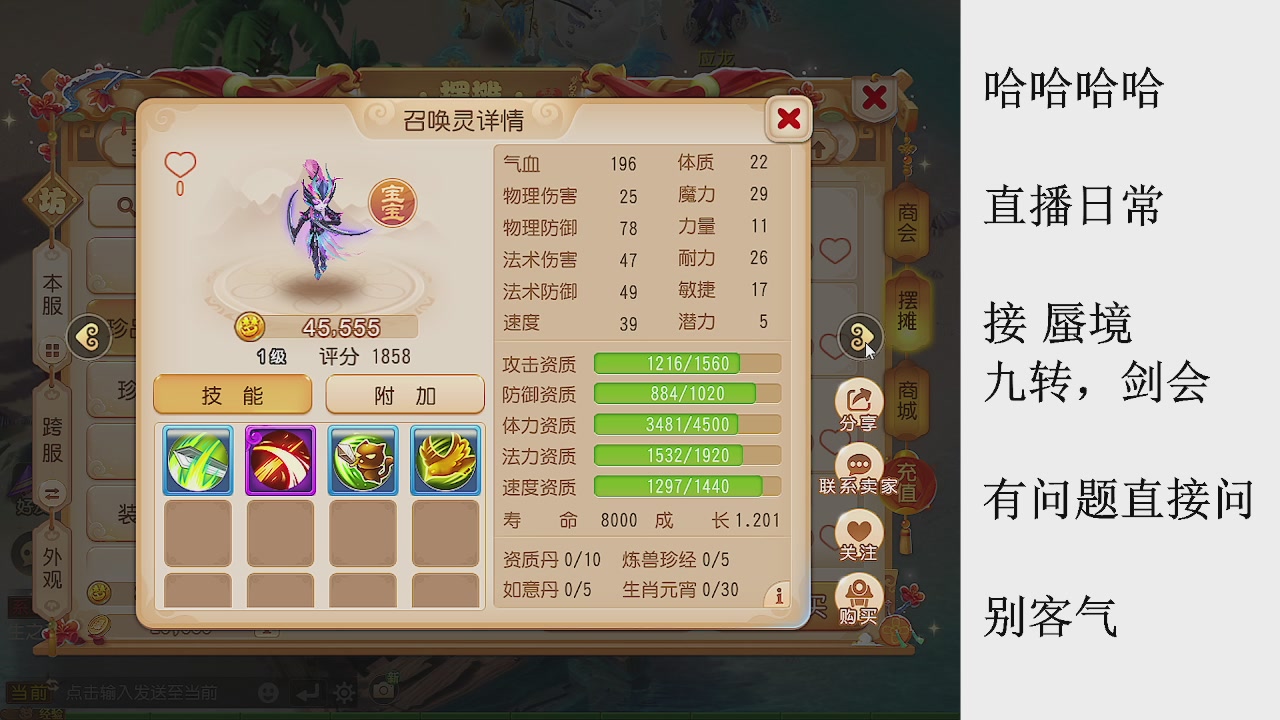The width and height of the screenshot is (1280, 720).
Task: Select the first green skill icon
Action: pyautogui.click(x=196, y=461)
